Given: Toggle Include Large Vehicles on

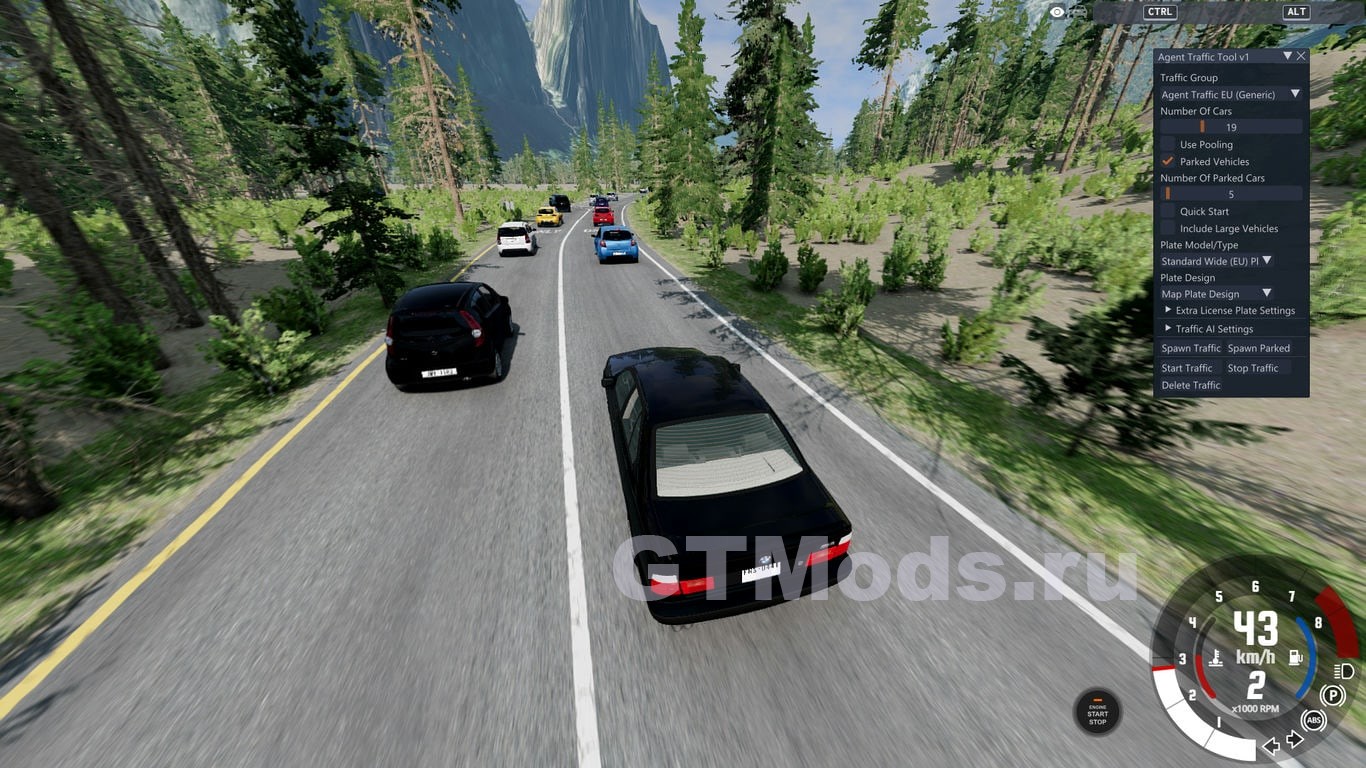Looking at the screenshot, I should (1168, 229).
